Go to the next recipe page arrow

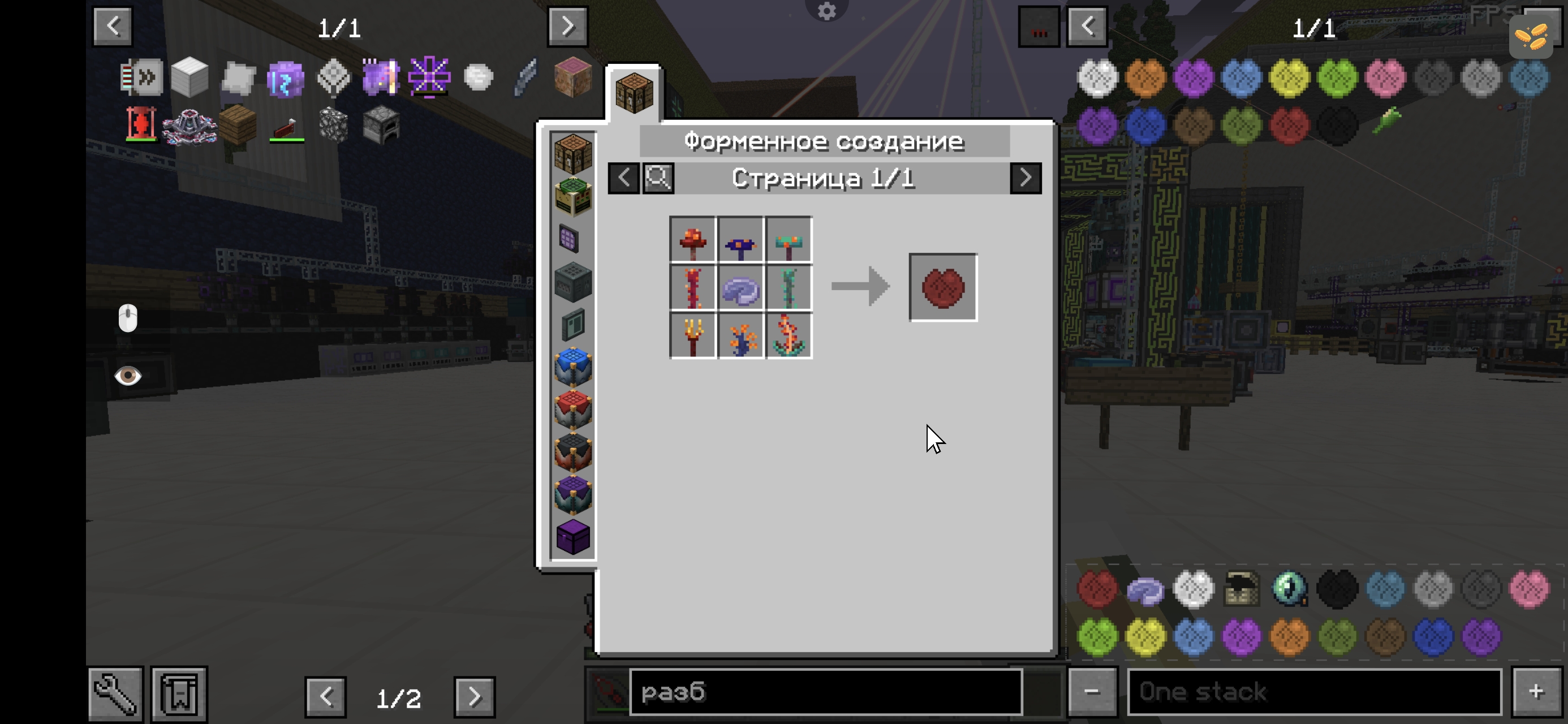1025,178
